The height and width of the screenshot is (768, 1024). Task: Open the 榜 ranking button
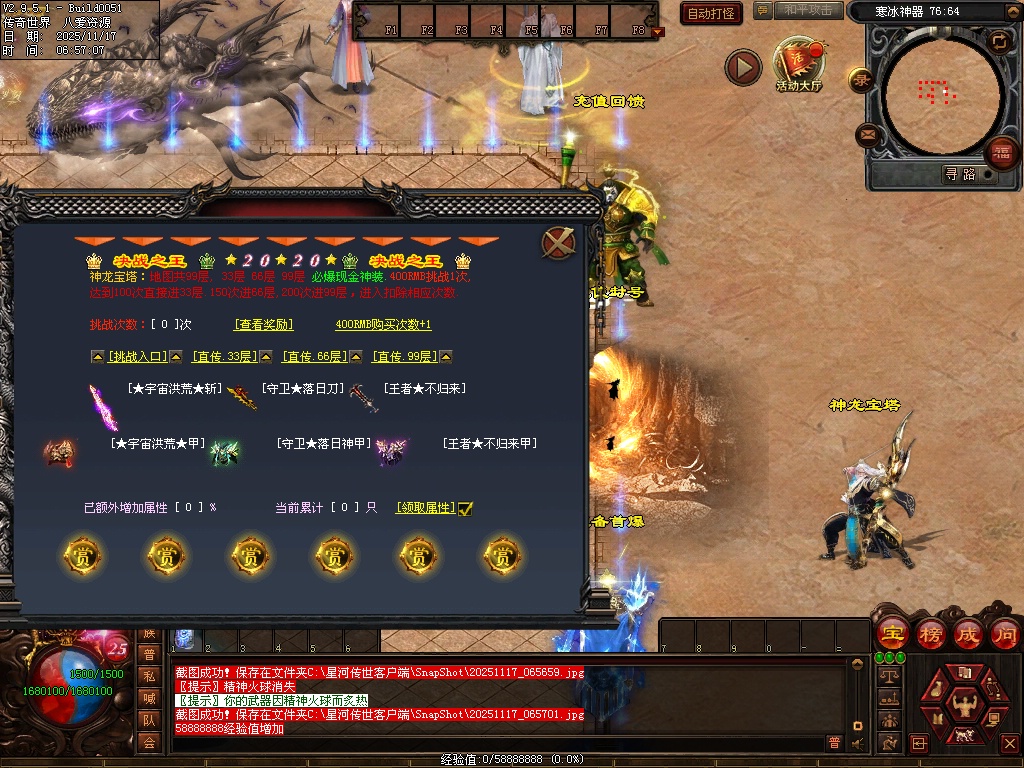click(930, 633)
